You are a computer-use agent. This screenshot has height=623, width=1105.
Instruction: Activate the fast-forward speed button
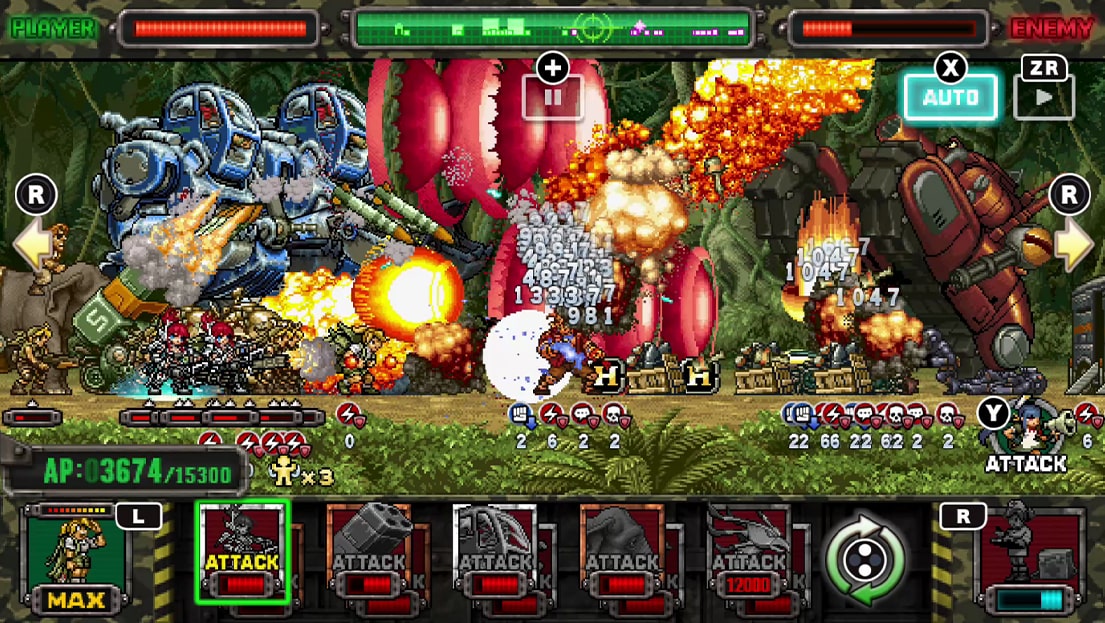1044,98
